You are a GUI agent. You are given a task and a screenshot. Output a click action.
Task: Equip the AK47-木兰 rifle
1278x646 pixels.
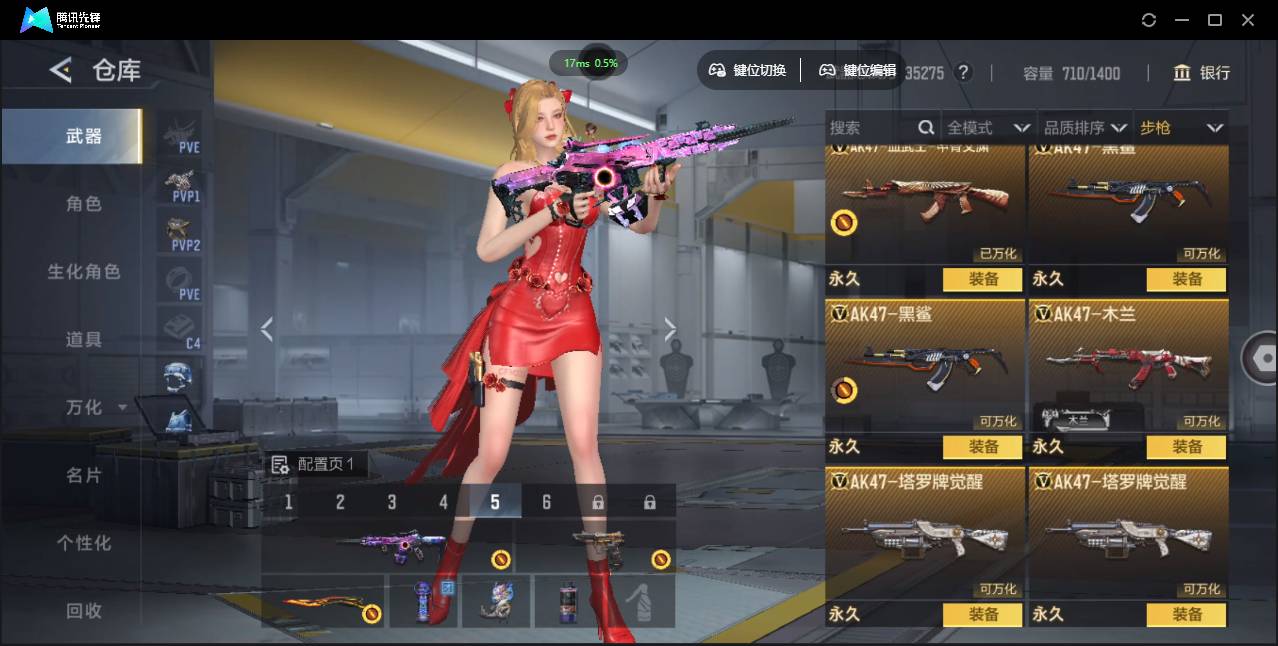click(x=1187, y=447)
